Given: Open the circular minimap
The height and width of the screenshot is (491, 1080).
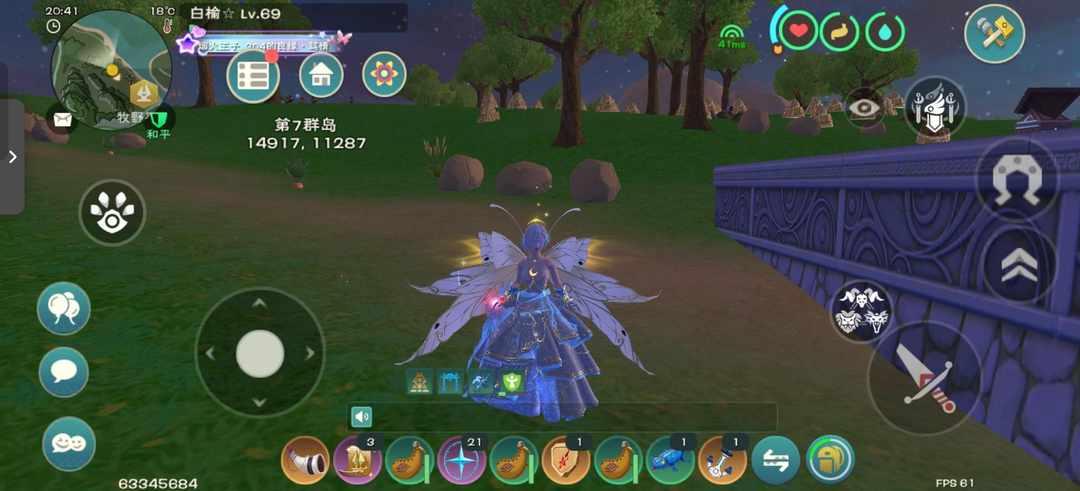Looking at the screenshot, I should (110, 70).
